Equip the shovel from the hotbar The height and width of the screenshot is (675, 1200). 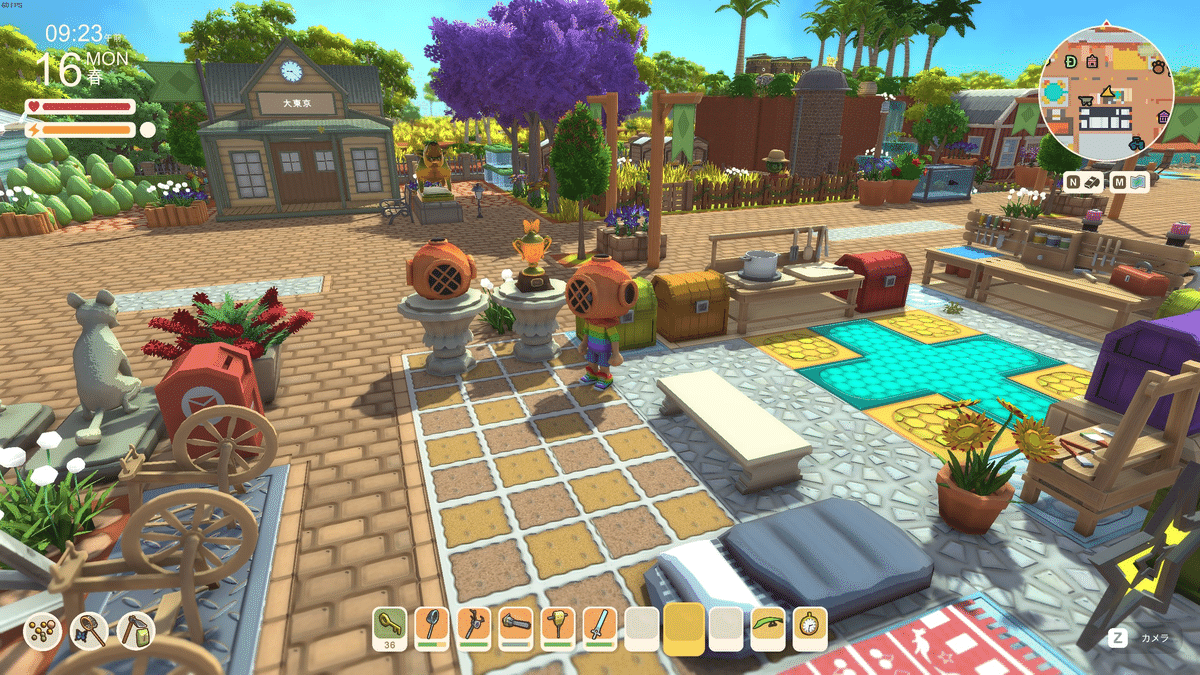431,626
